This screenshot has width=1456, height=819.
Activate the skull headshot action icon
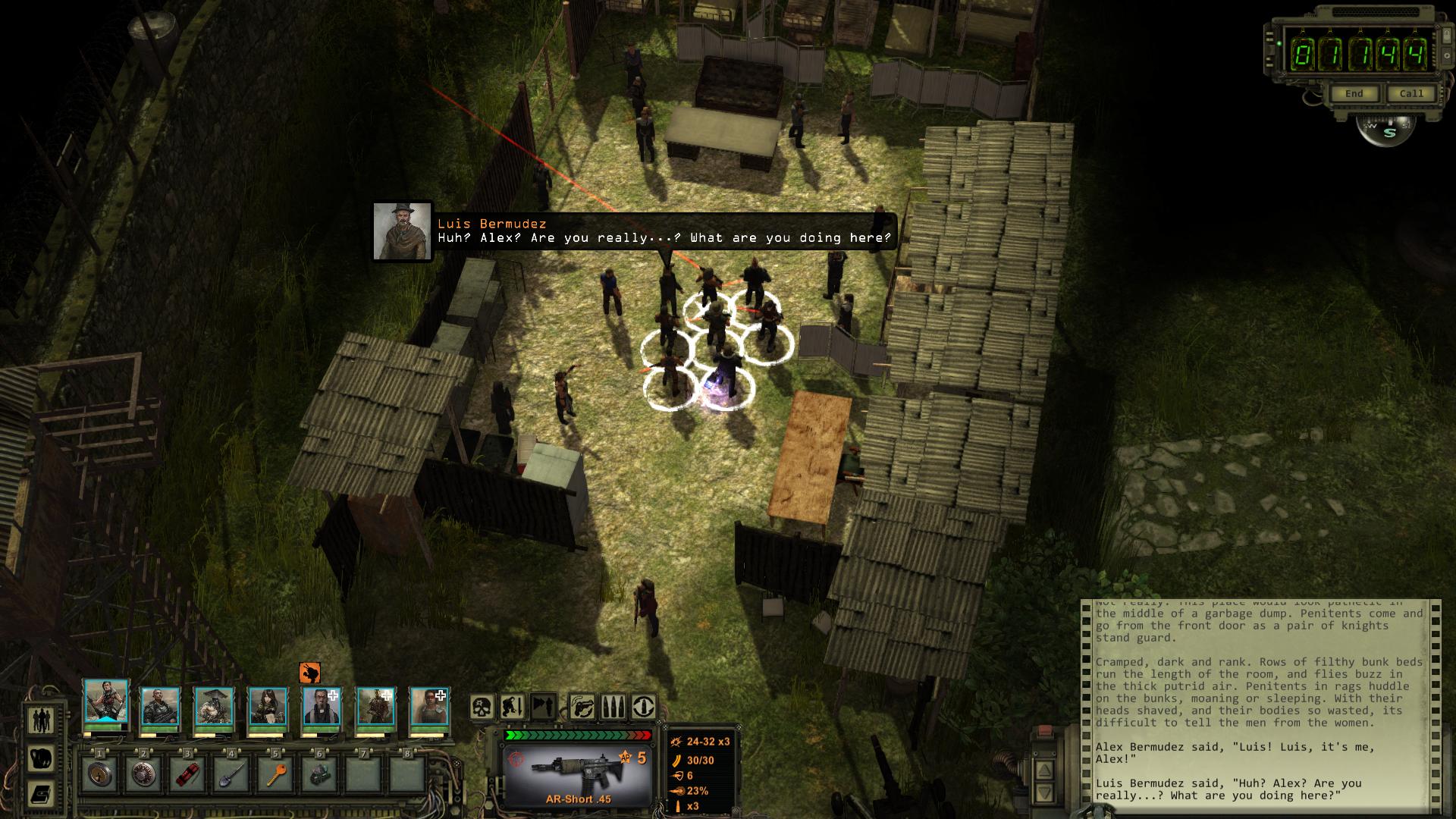coord(482,708)
